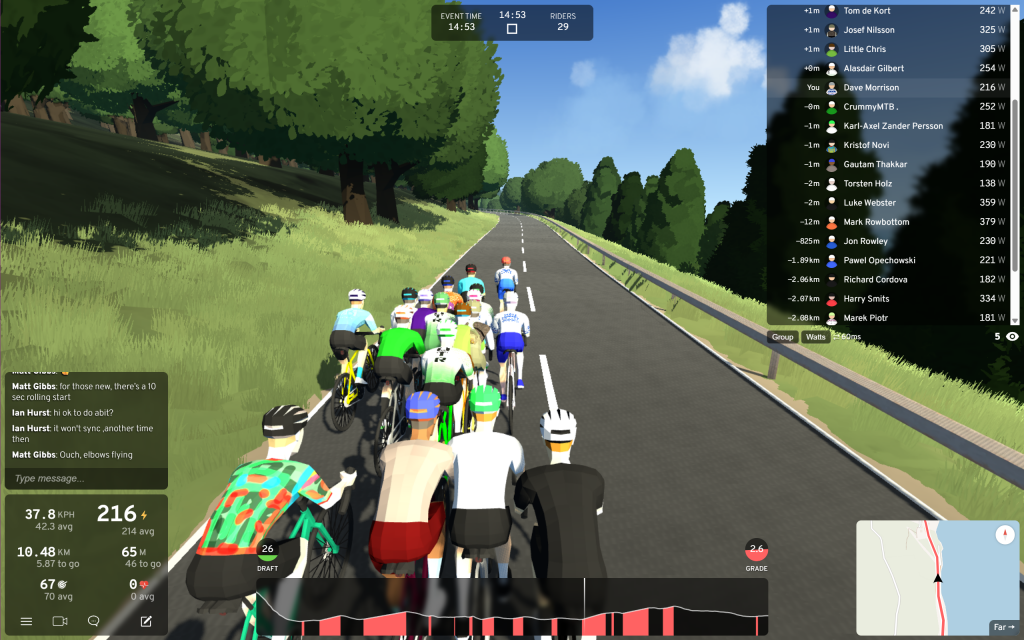Stop the event with the square button
This screenshot has height=640, width=1024.
512,29
